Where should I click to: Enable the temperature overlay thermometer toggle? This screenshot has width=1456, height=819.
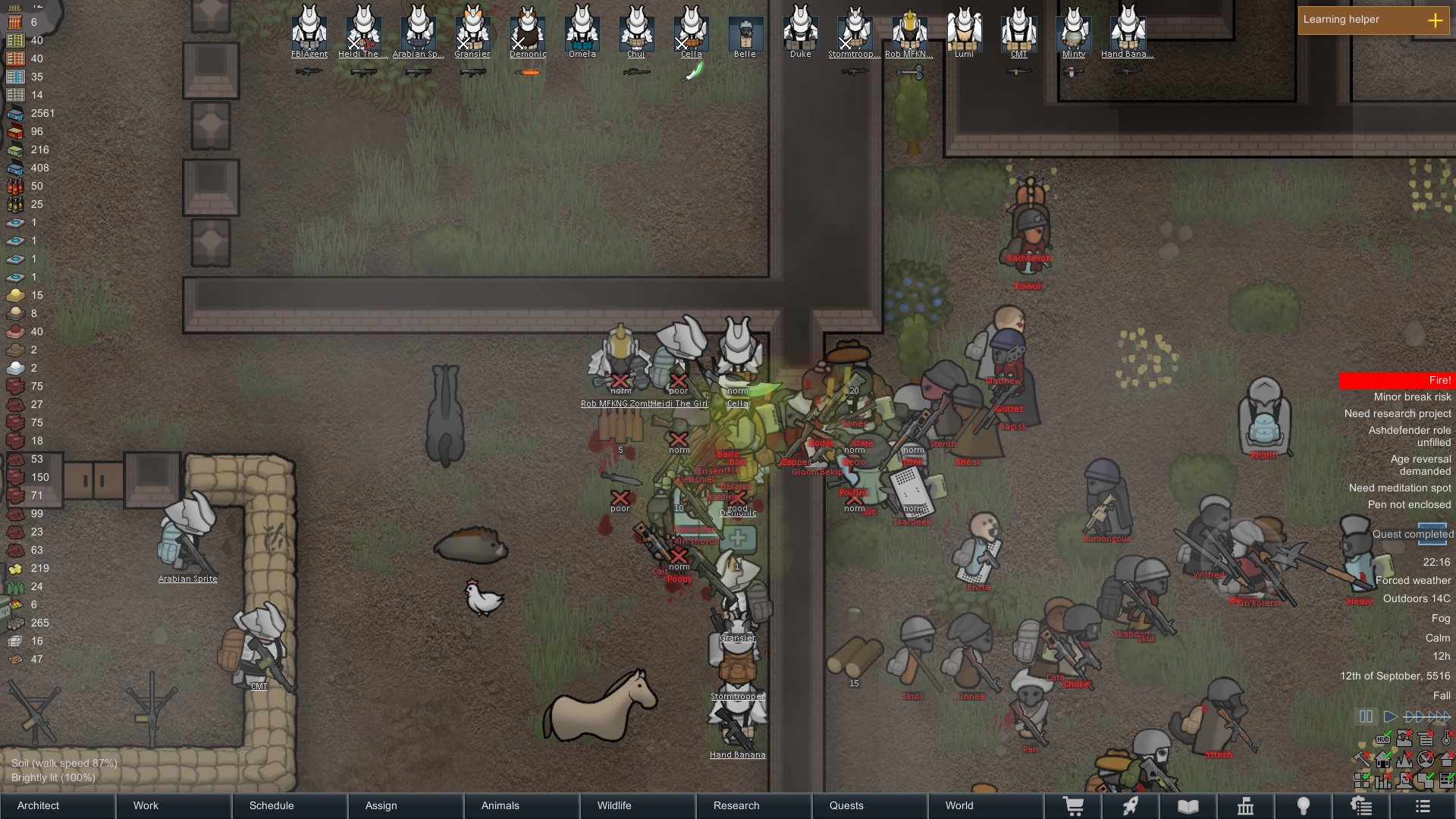click(x=1446, y=739)
